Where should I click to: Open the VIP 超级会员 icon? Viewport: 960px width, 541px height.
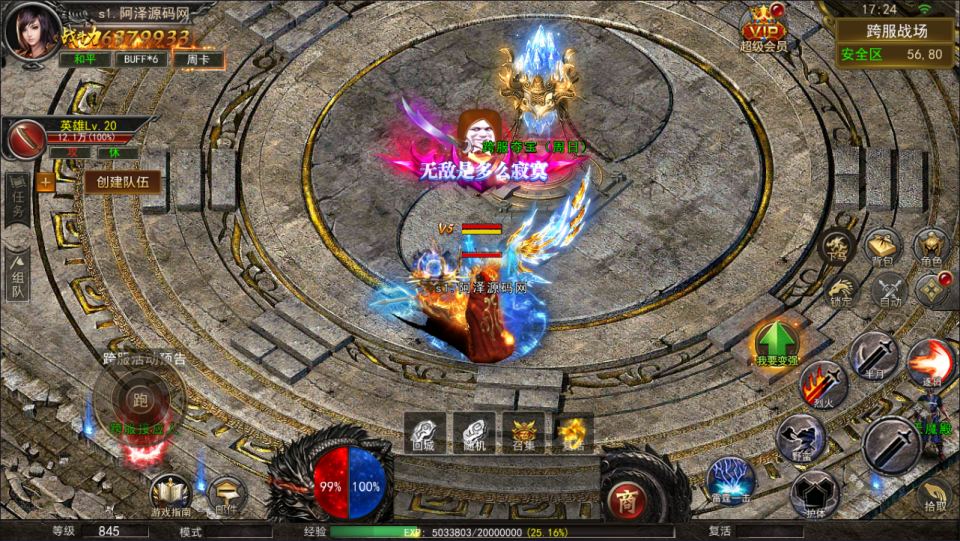(x=764, y=28)
